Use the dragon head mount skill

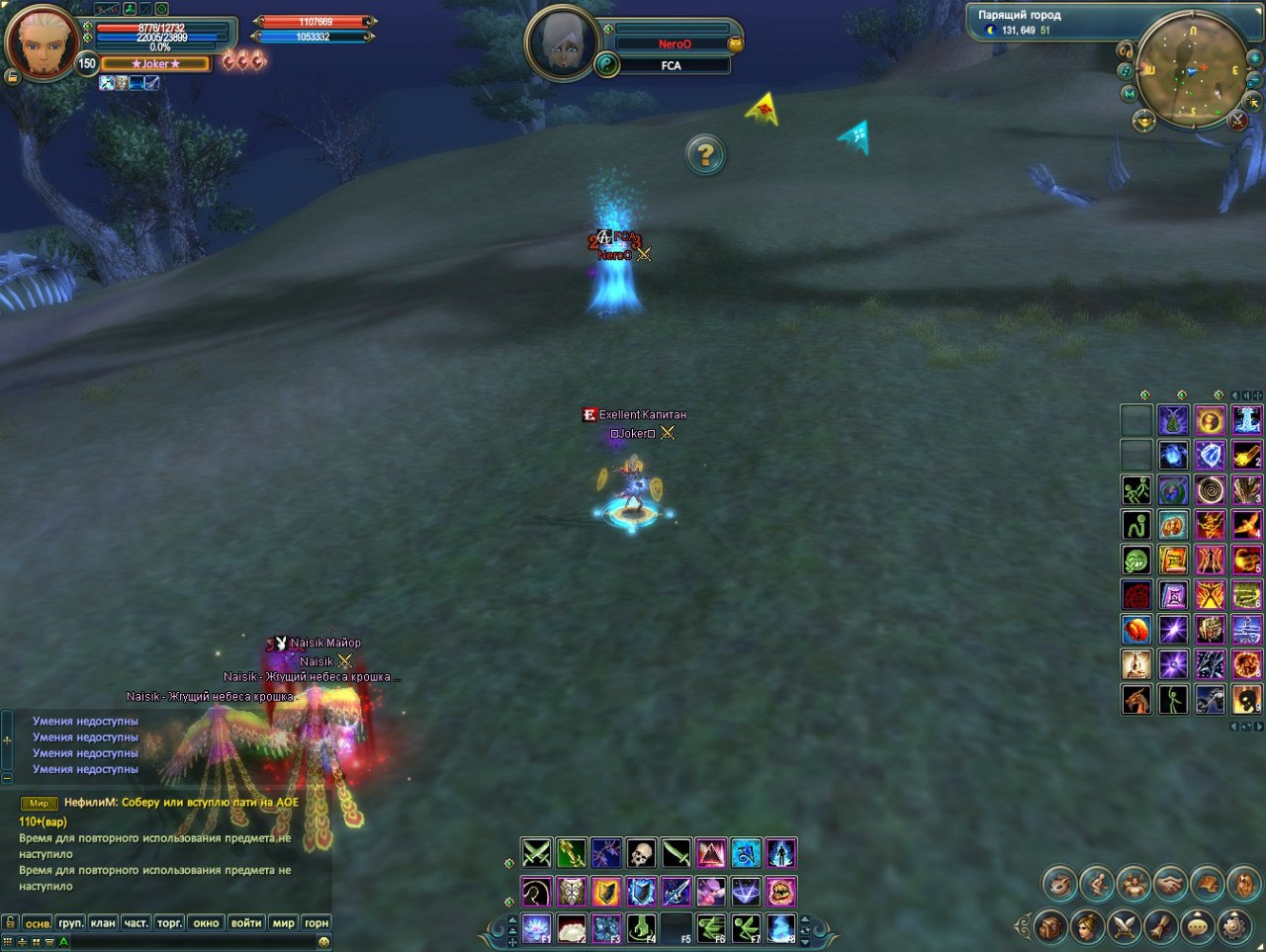point(1136,699)
